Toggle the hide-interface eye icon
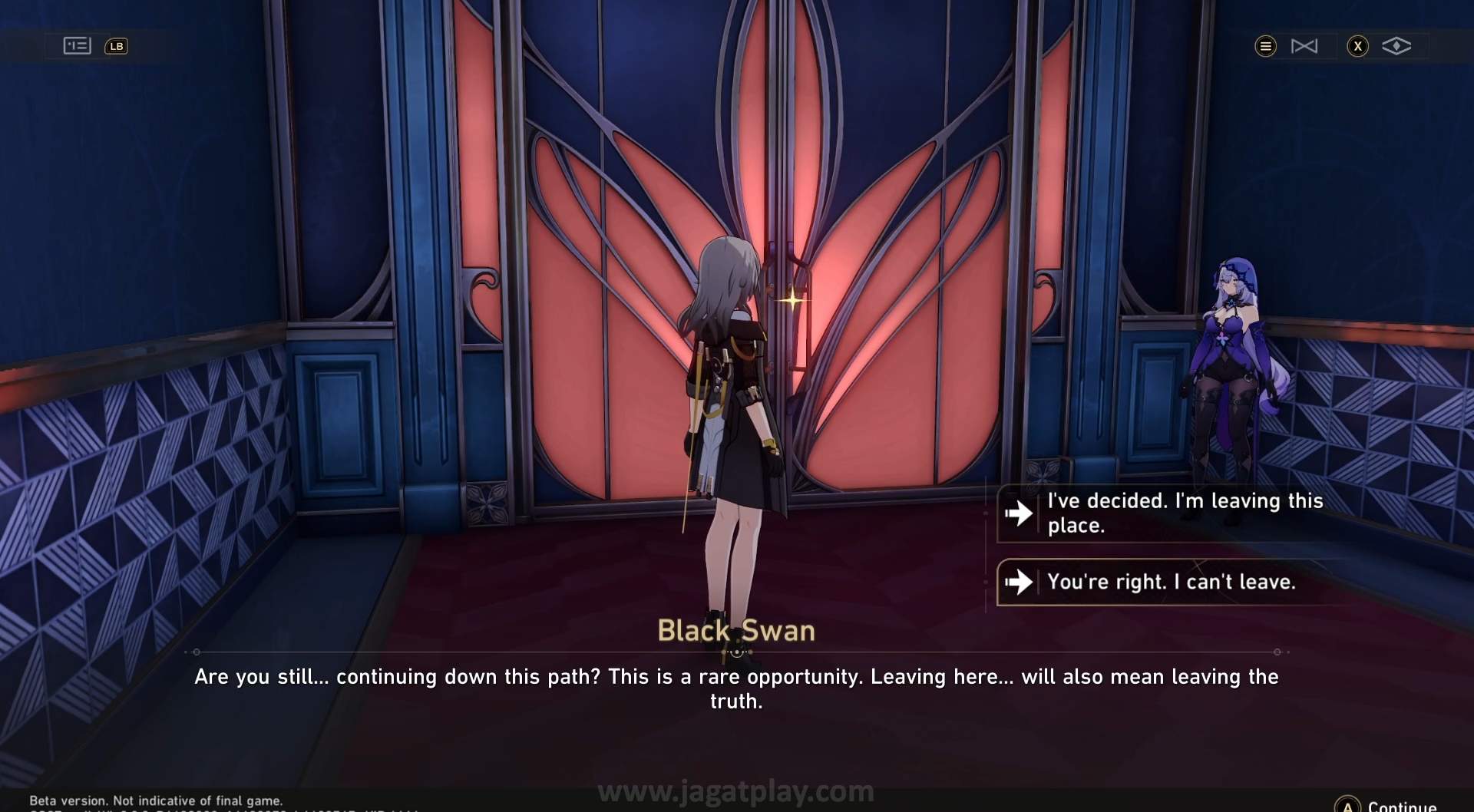The image size is (1474, 812). point(1396,47)
